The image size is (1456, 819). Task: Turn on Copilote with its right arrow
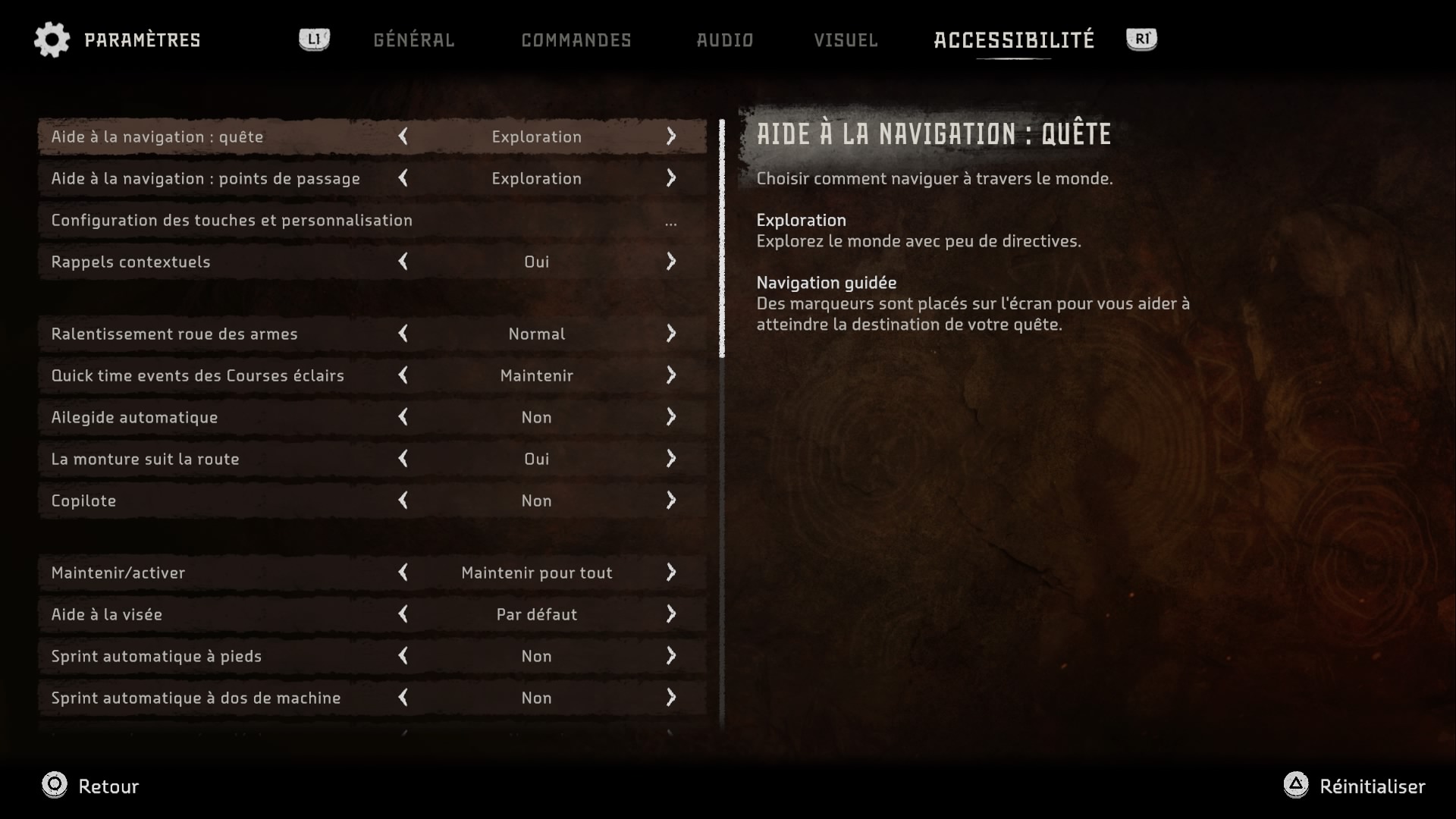671,500
